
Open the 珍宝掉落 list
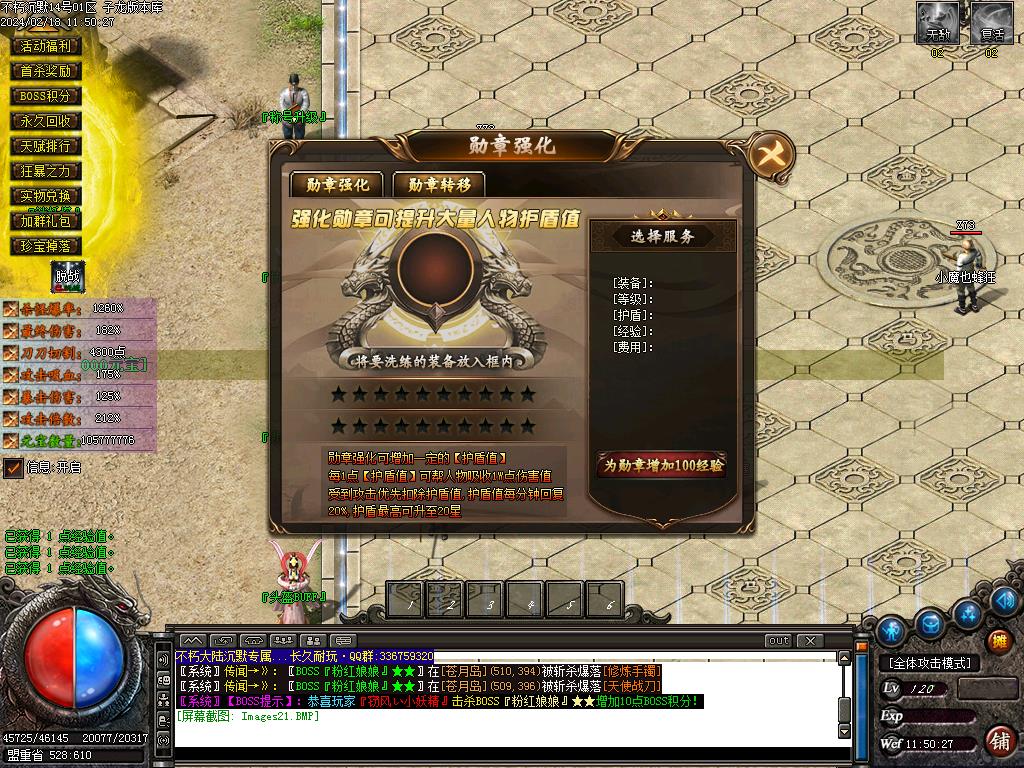(46, 246)
